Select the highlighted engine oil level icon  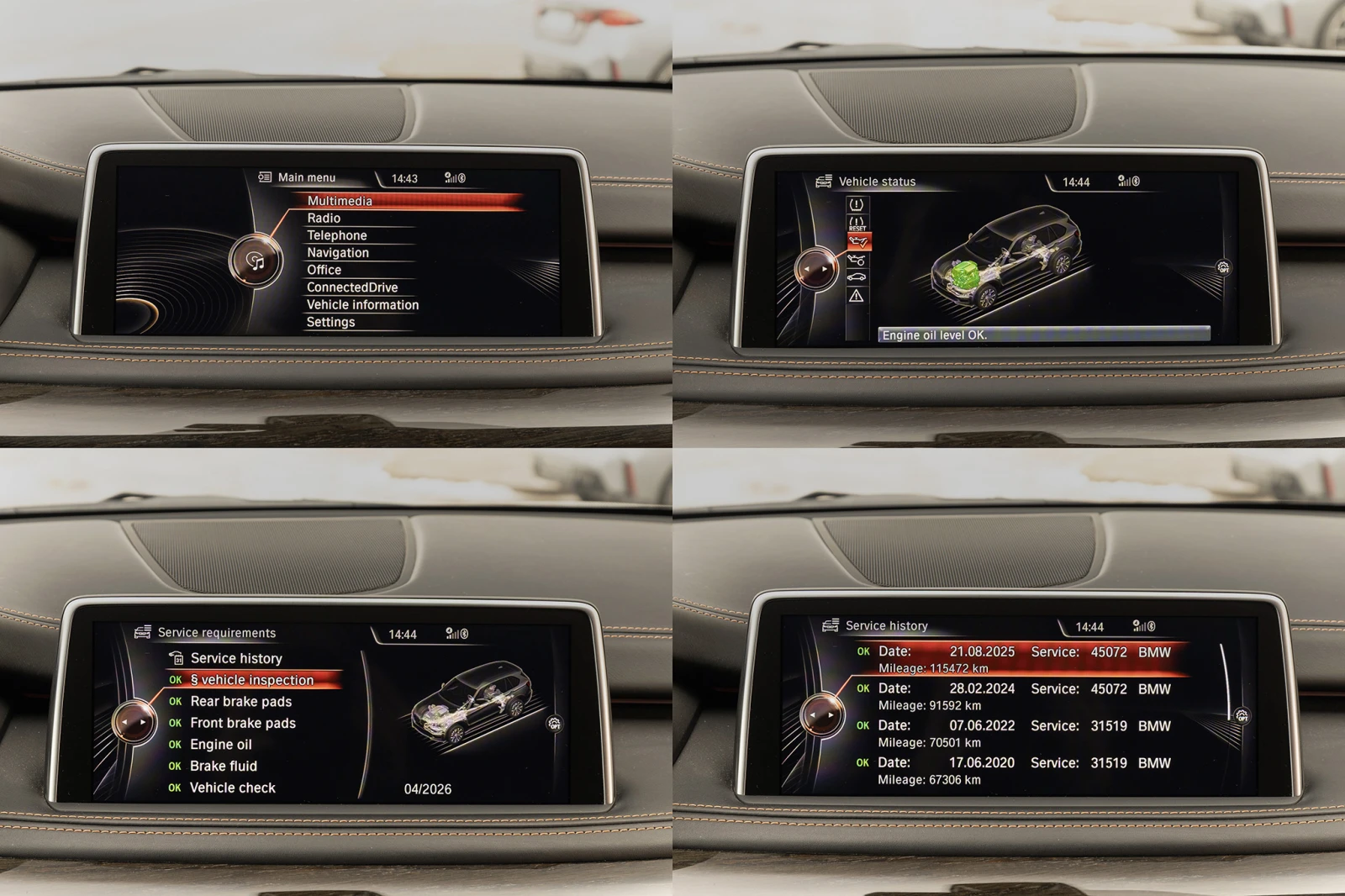pos(857,242)
